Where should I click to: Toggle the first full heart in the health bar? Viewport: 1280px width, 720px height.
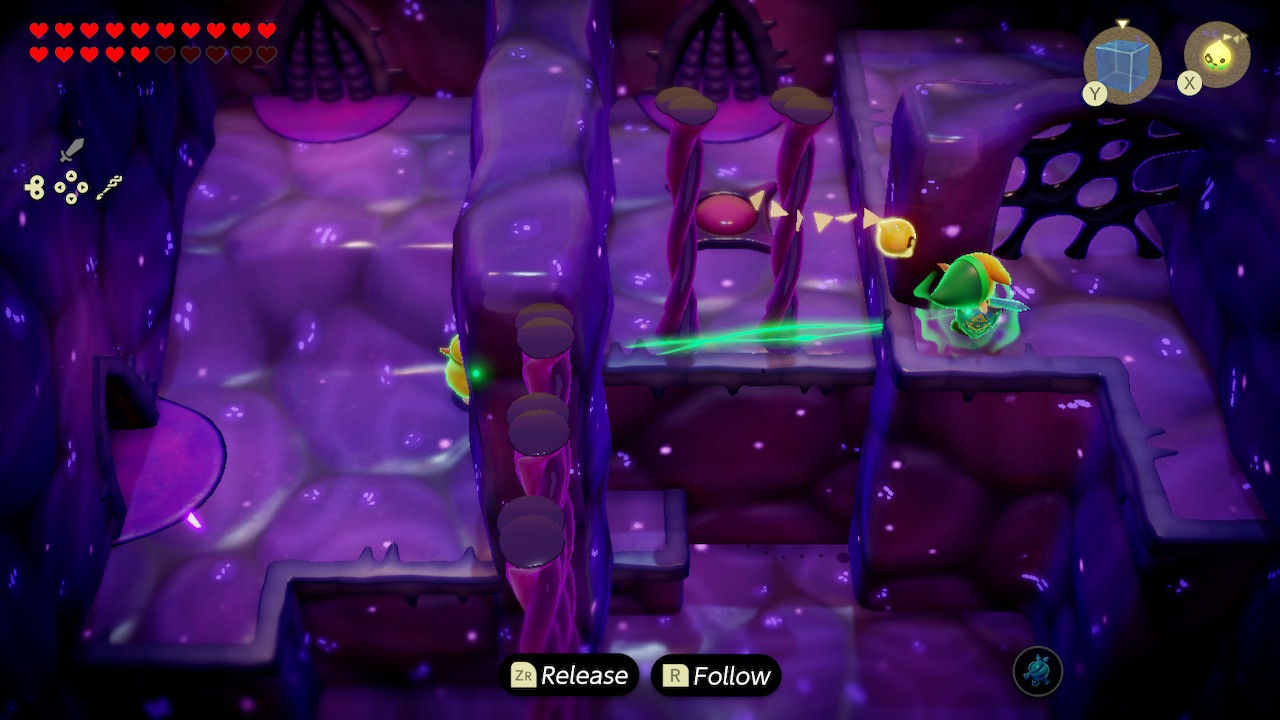tap(39, 30)
